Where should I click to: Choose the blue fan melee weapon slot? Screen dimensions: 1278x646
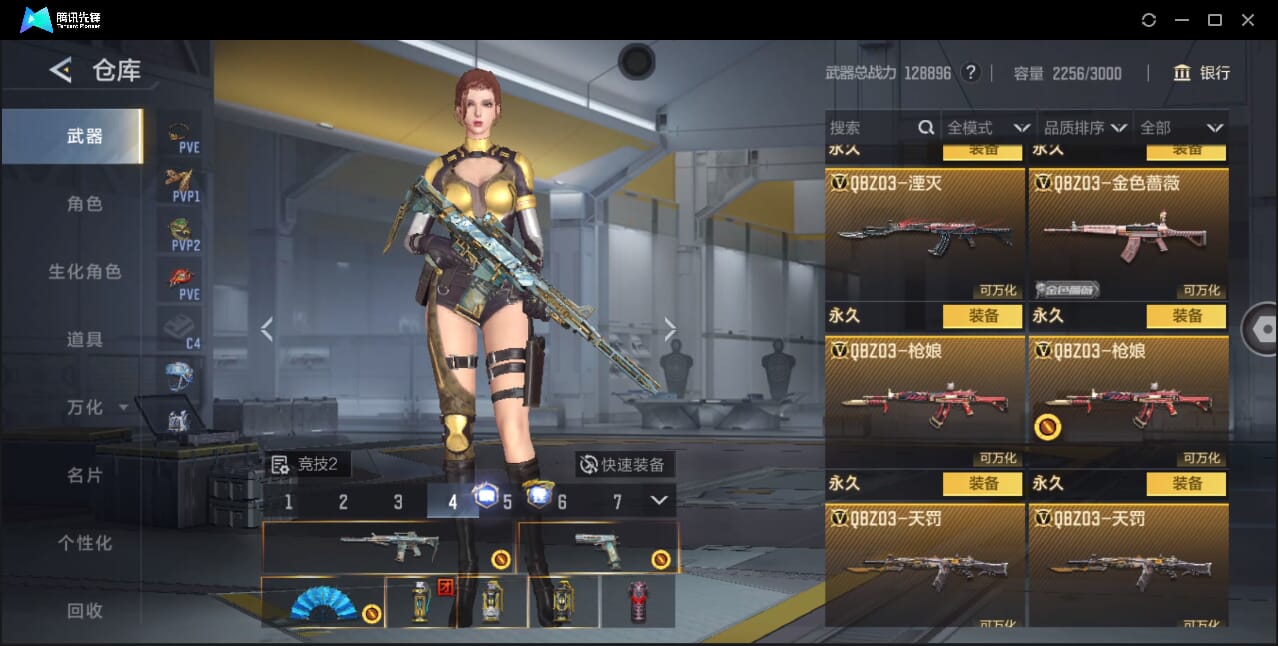coord(323,602)
